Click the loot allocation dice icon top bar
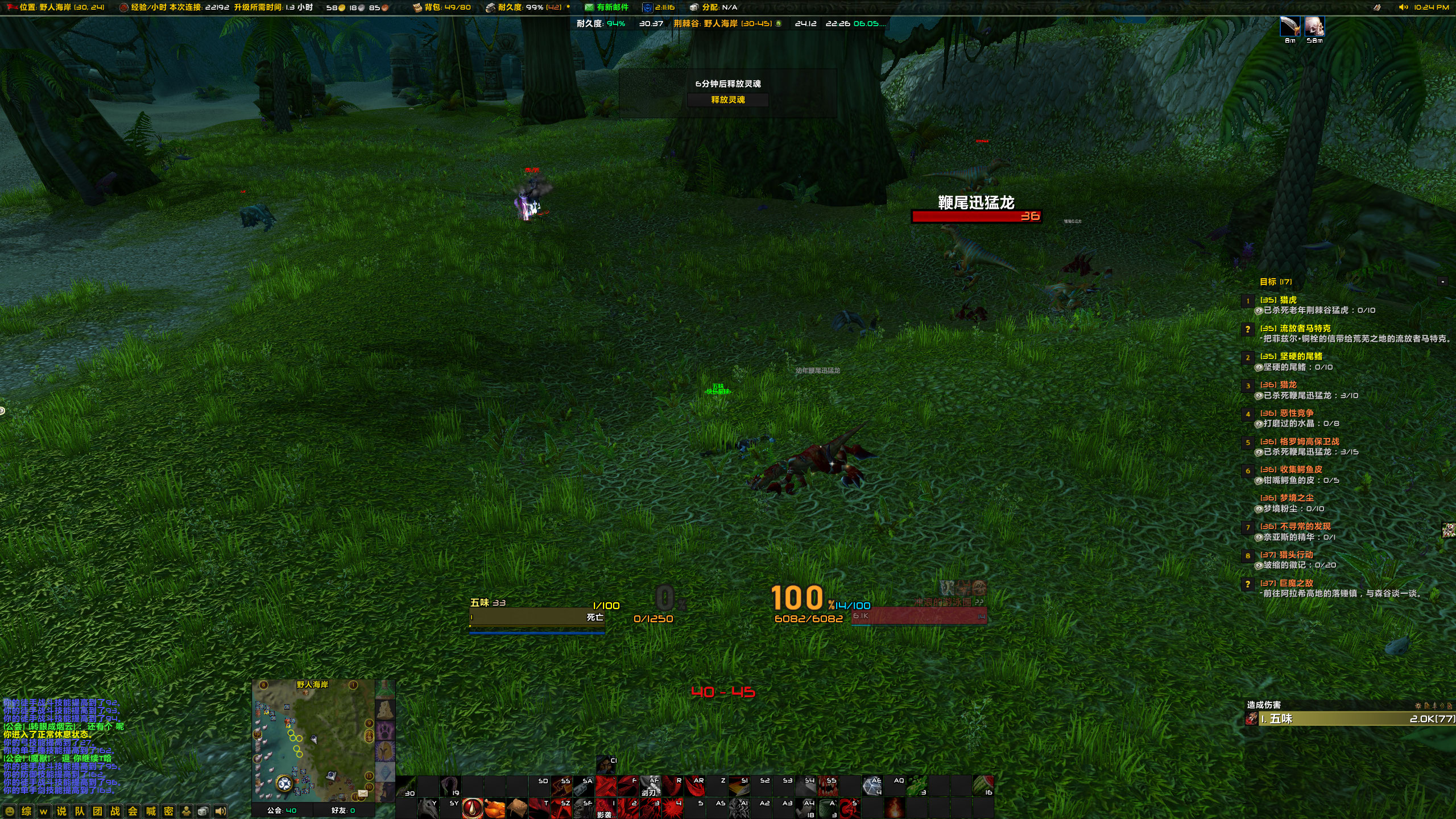Image resolution: width=1456 pixels, height=819 pixels. pos(693,7)
